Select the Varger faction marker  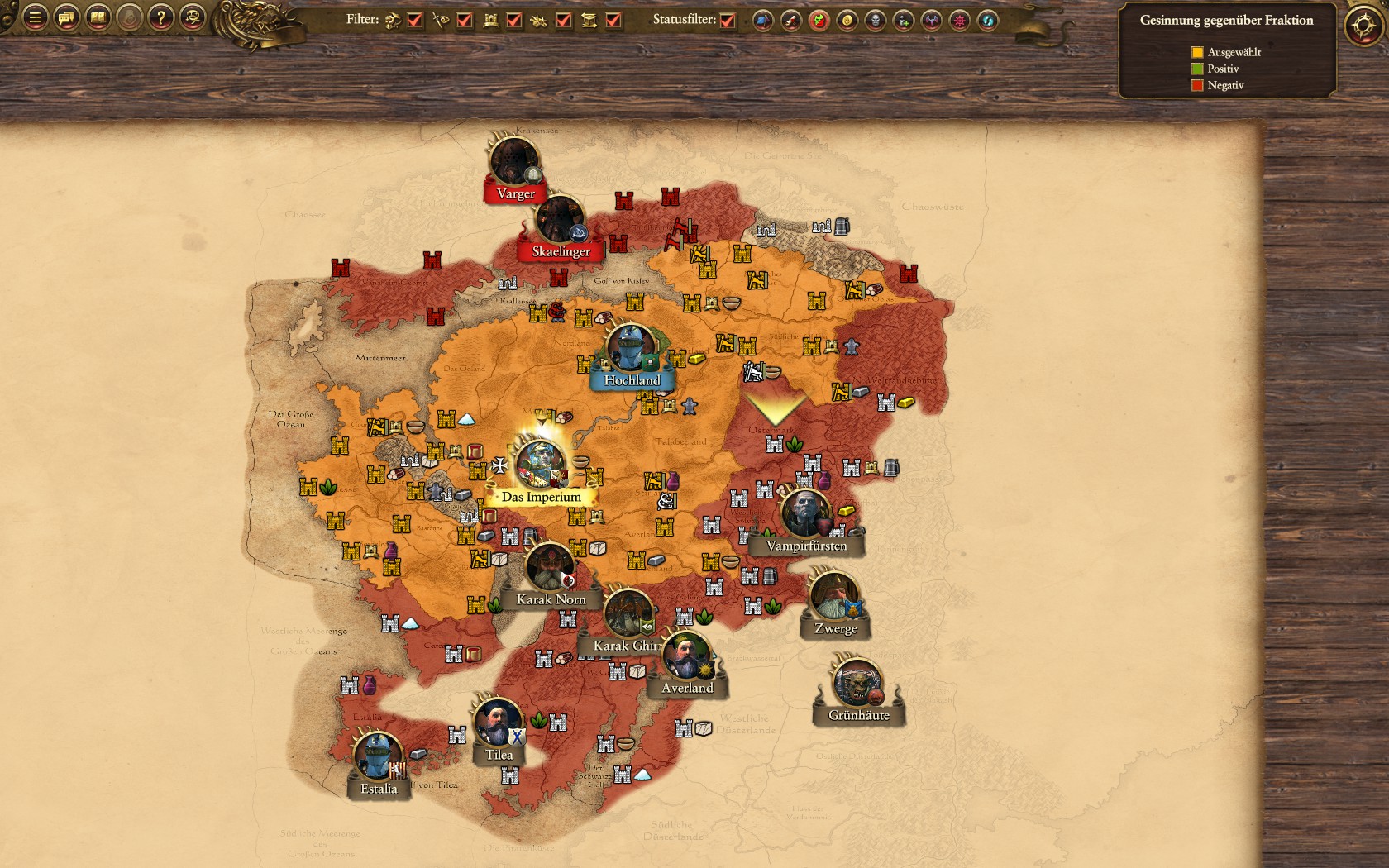[514, 162]
